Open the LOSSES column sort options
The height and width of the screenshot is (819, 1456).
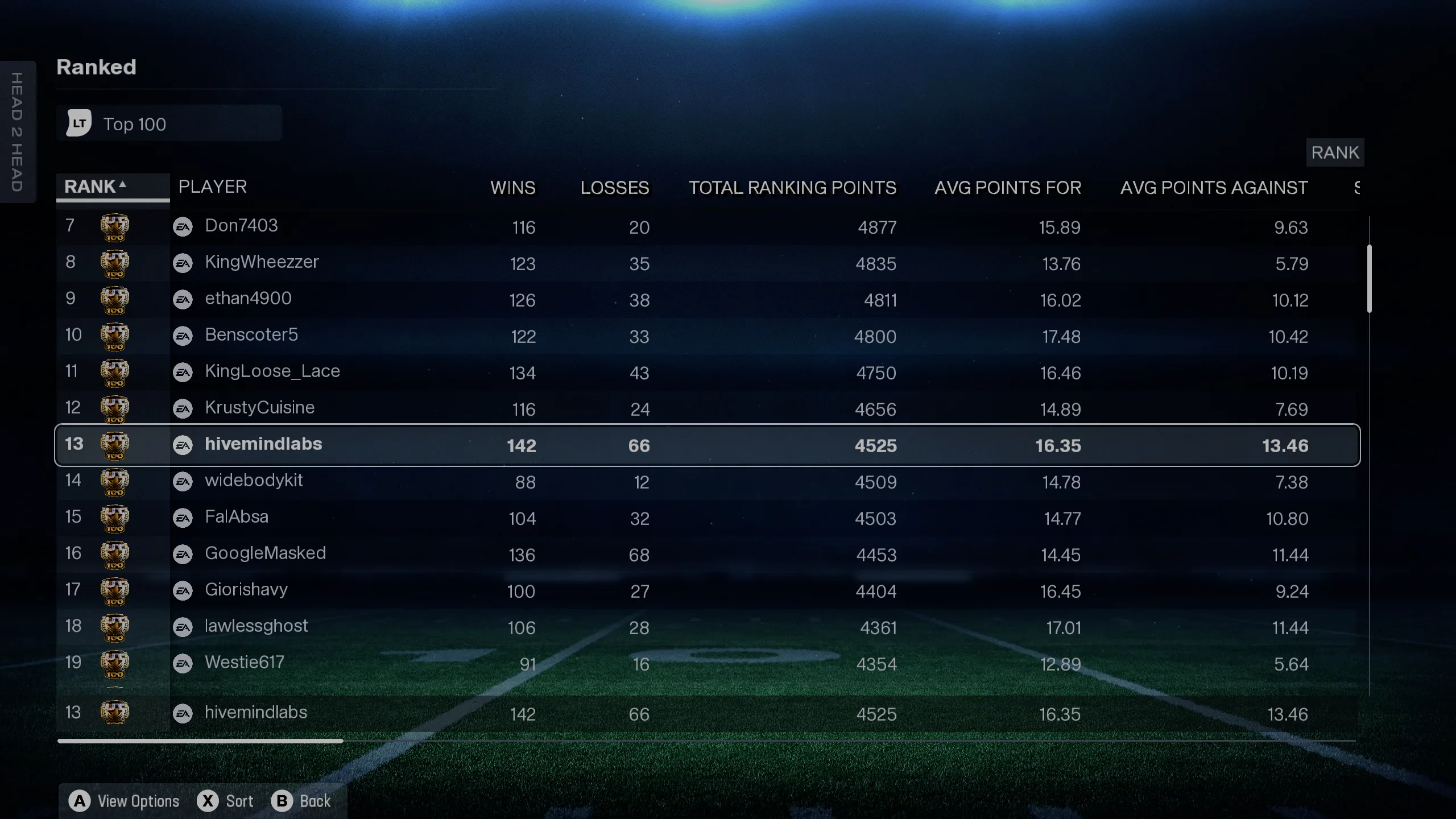pyautogui.click(x=615, y=188)
